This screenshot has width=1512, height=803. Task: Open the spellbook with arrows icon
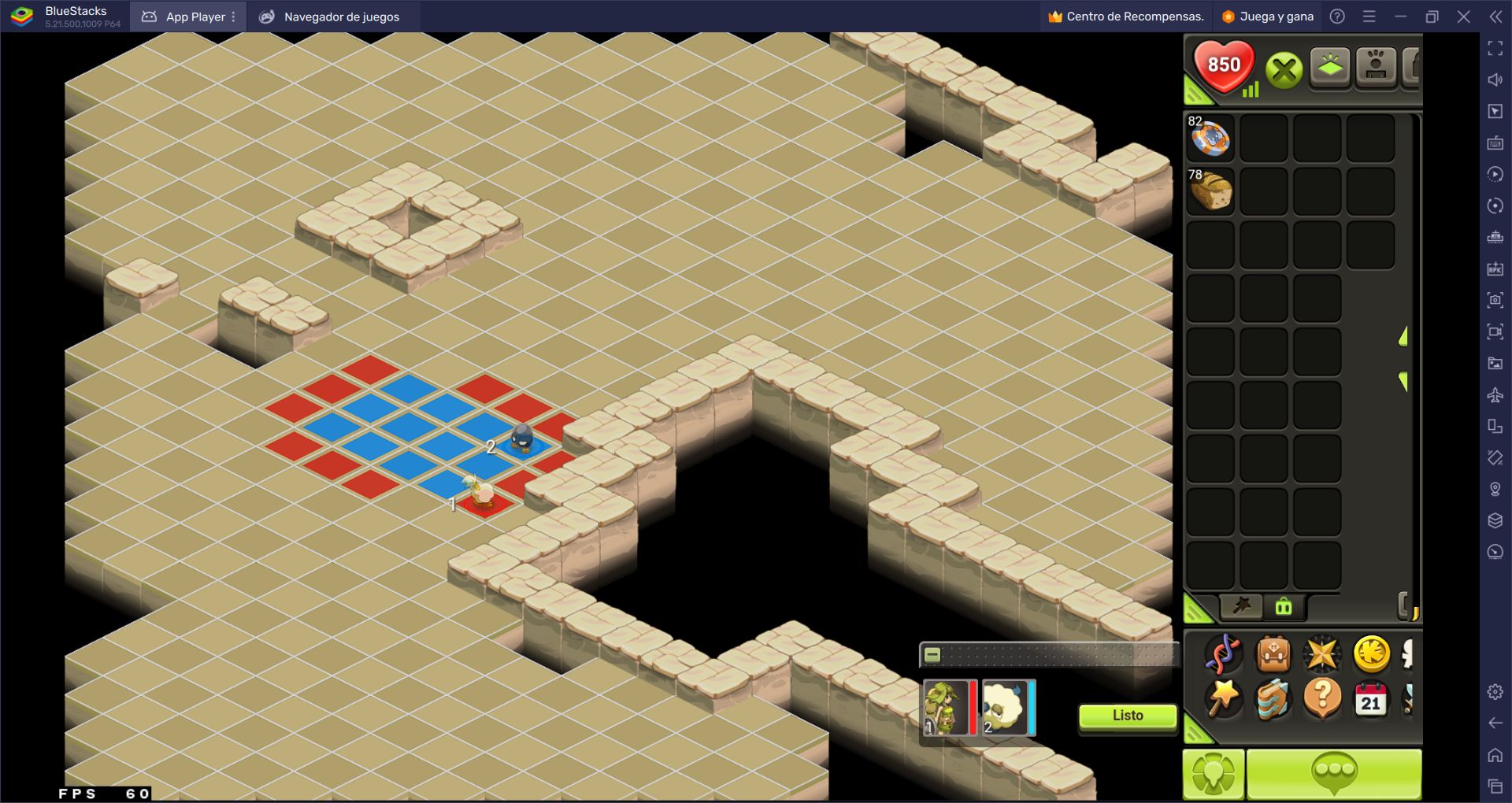(x=1273, y=701)
